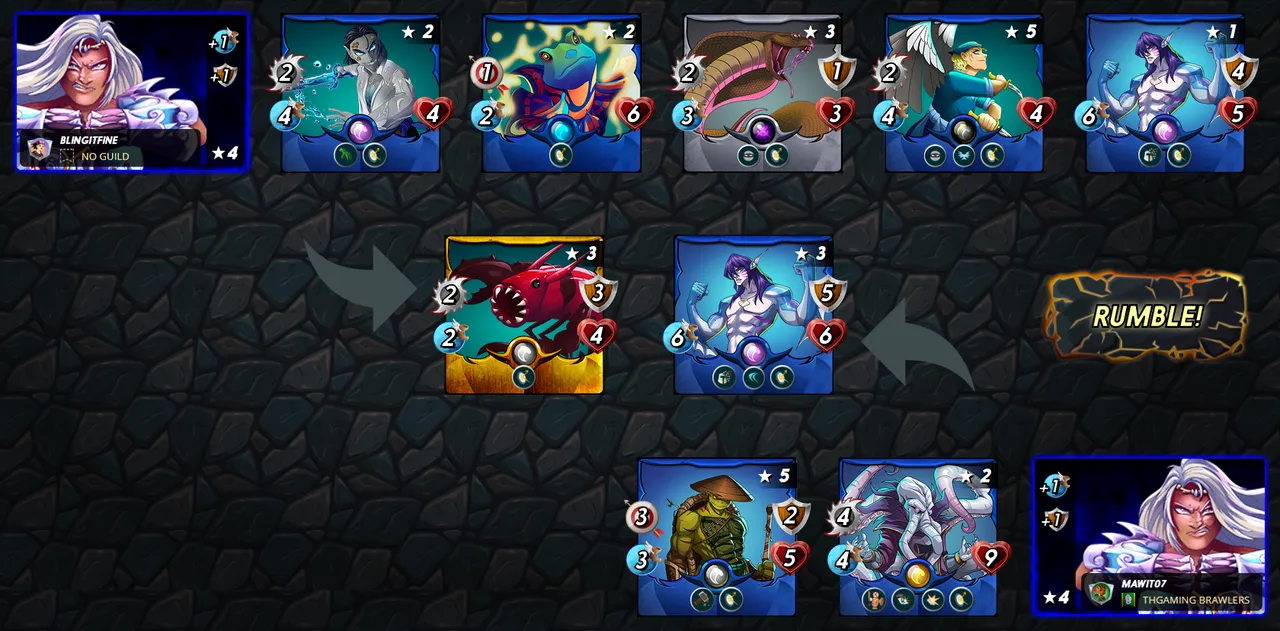Select the white tentacled kraken card
1280x631 pixels.
click(x=918, y=536)
